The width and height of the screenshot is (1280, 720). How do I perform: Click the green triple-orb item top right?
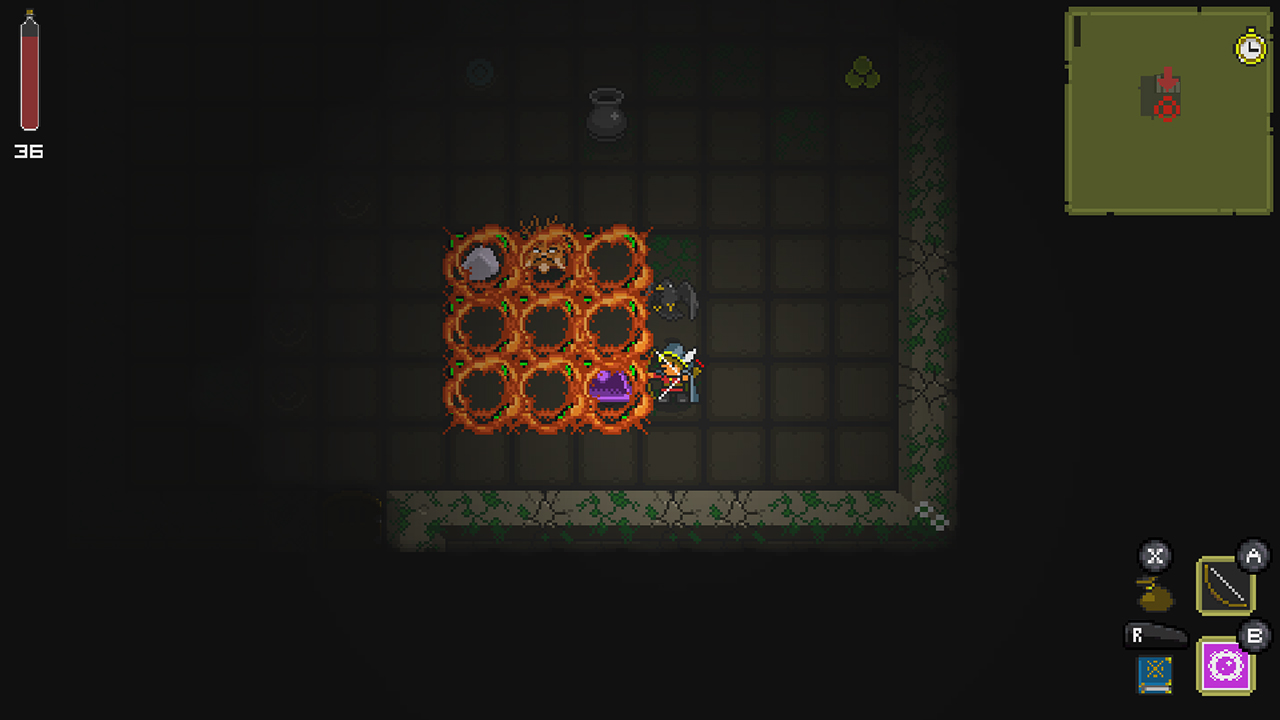point(862,72)
